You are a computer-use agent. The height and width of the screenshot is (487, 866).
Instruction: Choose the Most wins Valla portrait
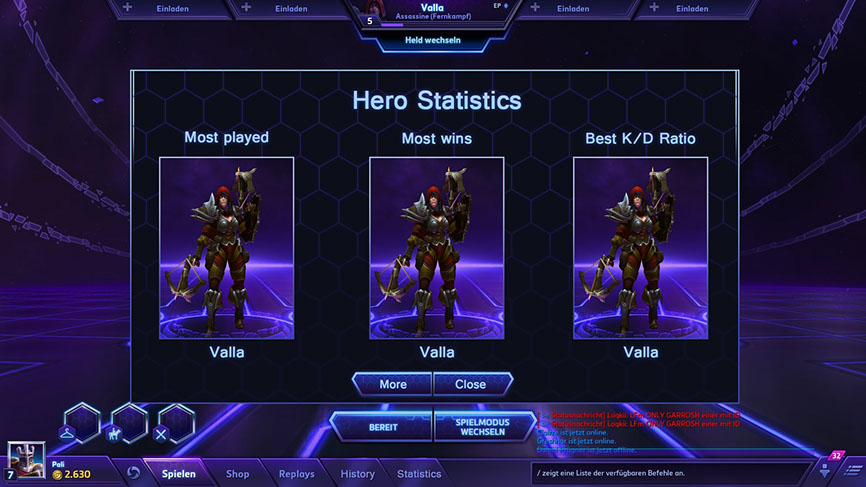coord(436,248)
